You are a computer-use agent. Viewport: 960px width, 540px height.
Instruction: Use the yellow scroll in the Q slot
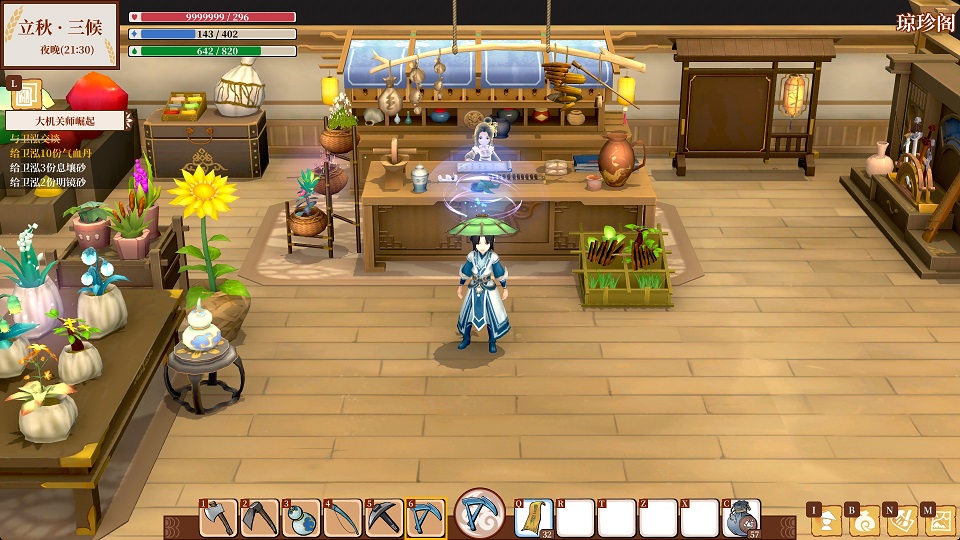click(x=535, y=518)
